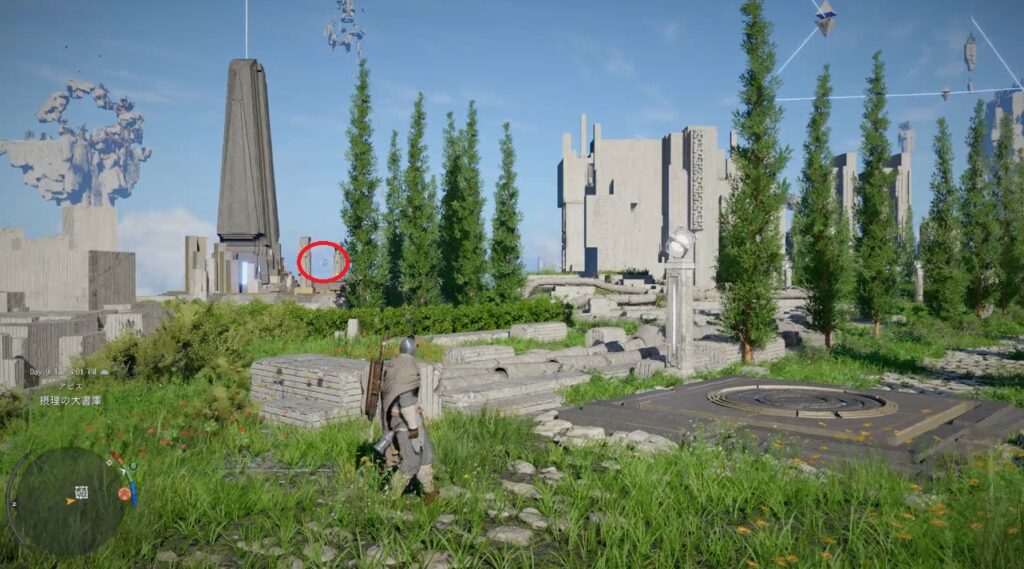
Task: Click the orange round marker on the minimap edge
Action: [124, 493]
